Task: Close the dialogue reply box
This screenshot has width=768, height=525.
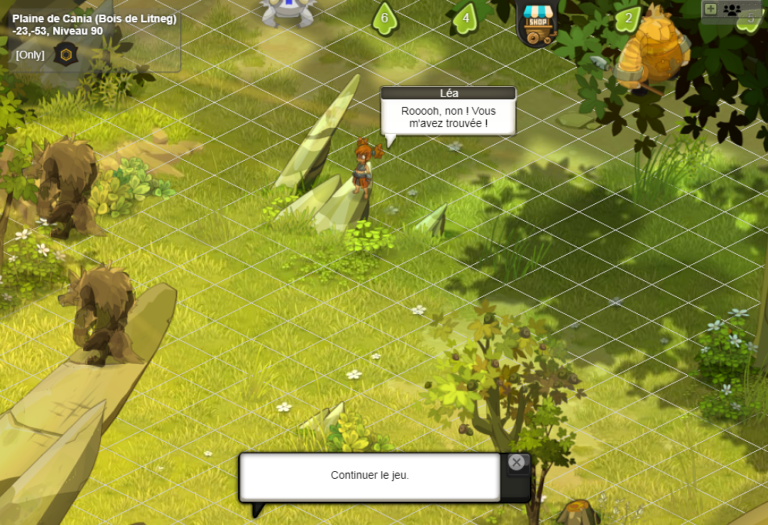Action: tap(516, 462)
